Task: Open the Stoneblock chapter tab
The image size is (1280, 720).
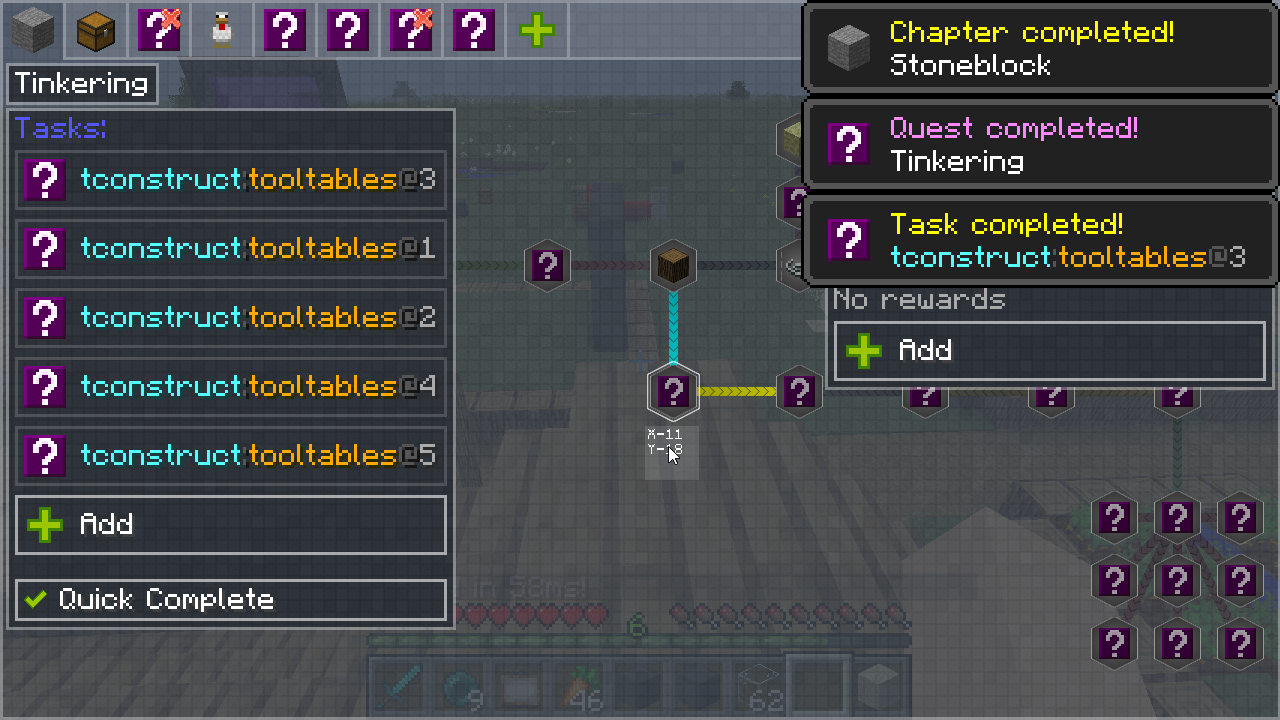Action: click(32, 30)
